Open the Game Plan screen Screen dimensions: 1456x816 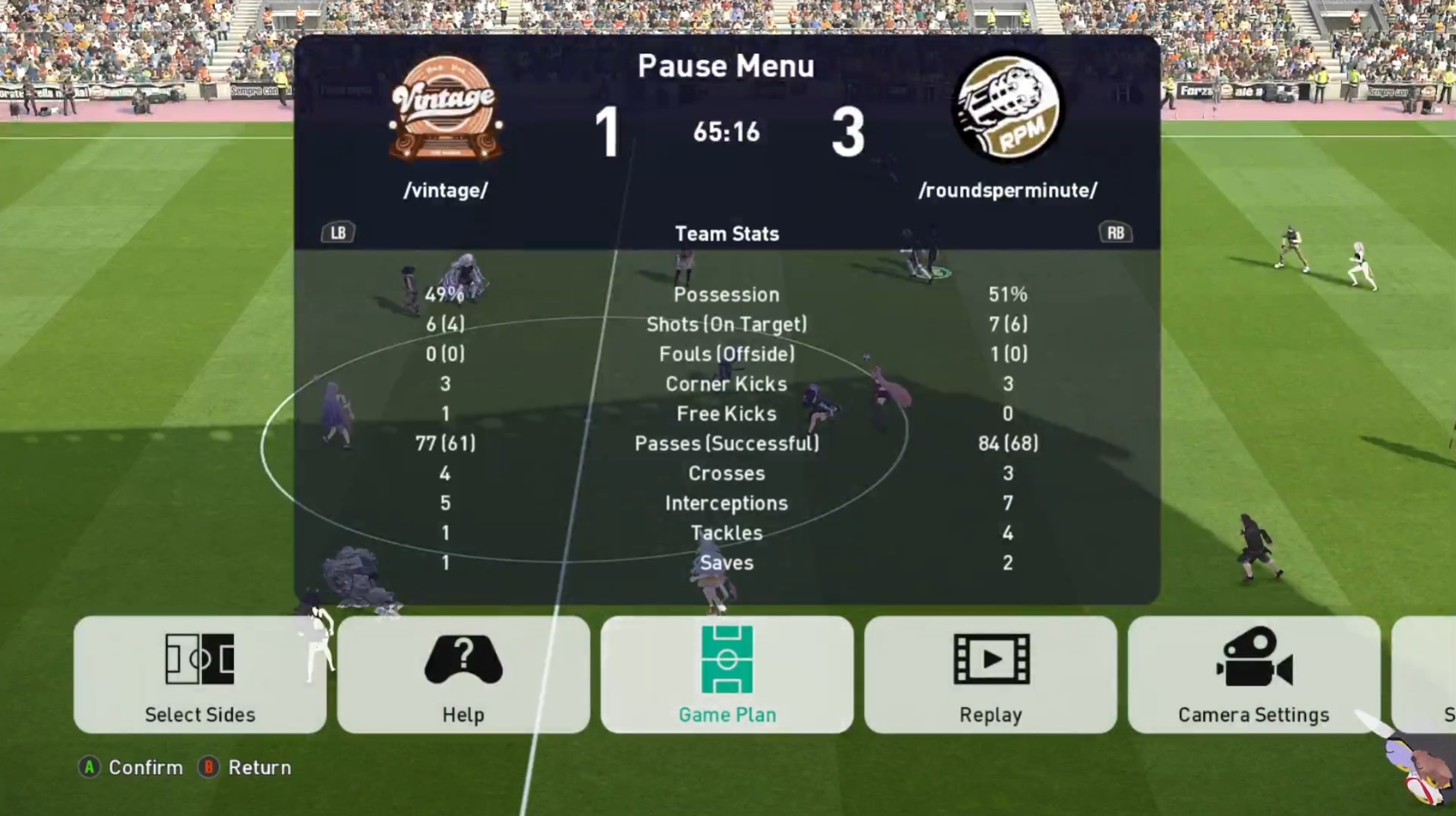[727, 674]
